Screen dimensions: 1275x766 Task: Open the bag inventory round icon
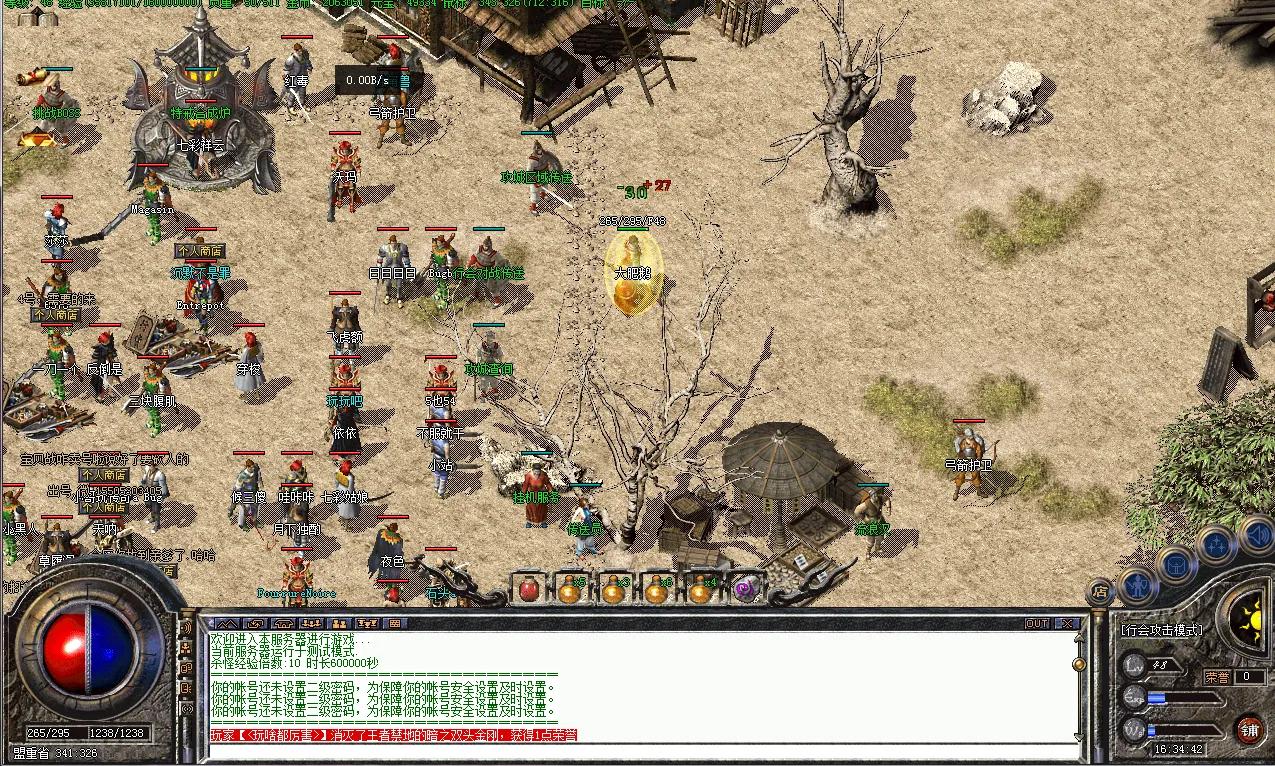coord(1176,563)
